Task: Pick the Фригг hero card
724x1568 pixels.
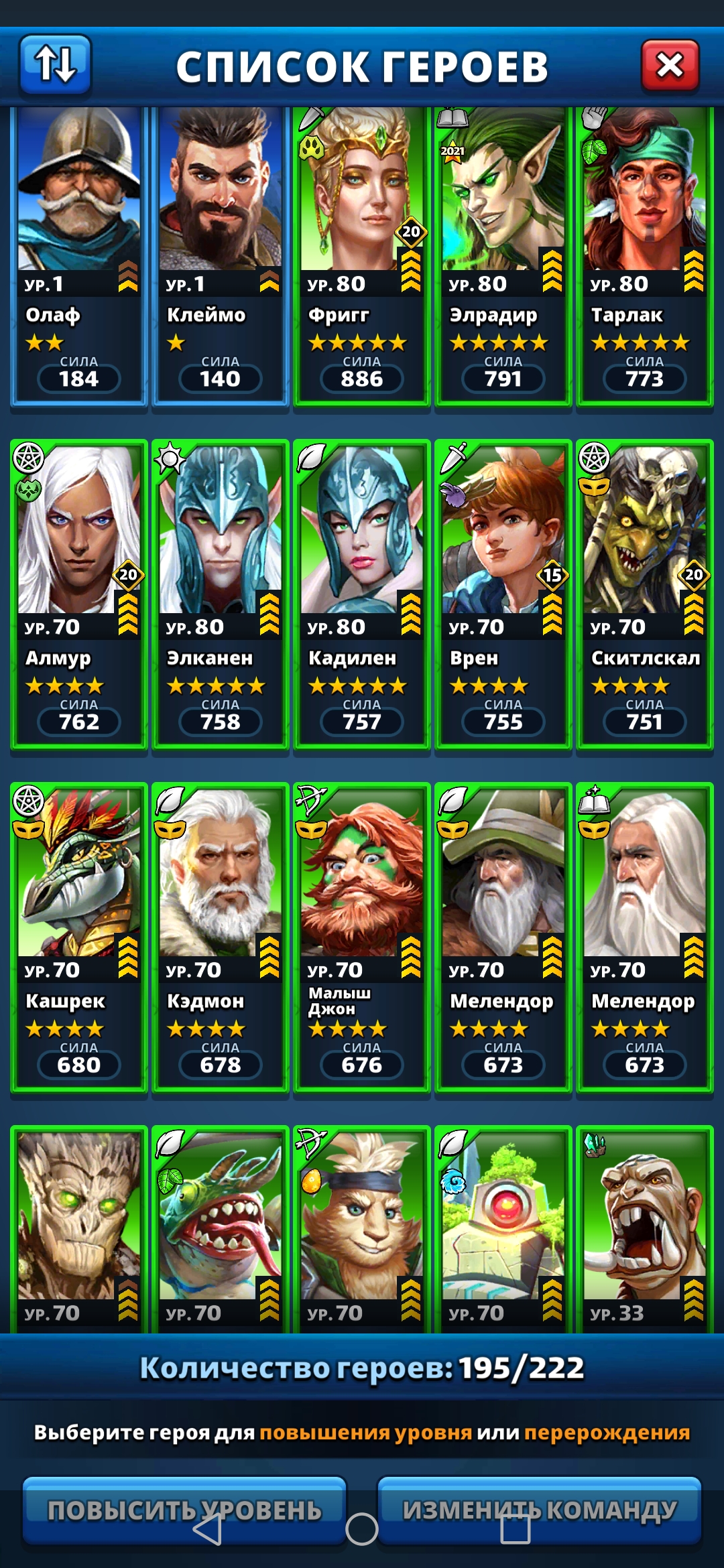Action: tap(361, 255)
